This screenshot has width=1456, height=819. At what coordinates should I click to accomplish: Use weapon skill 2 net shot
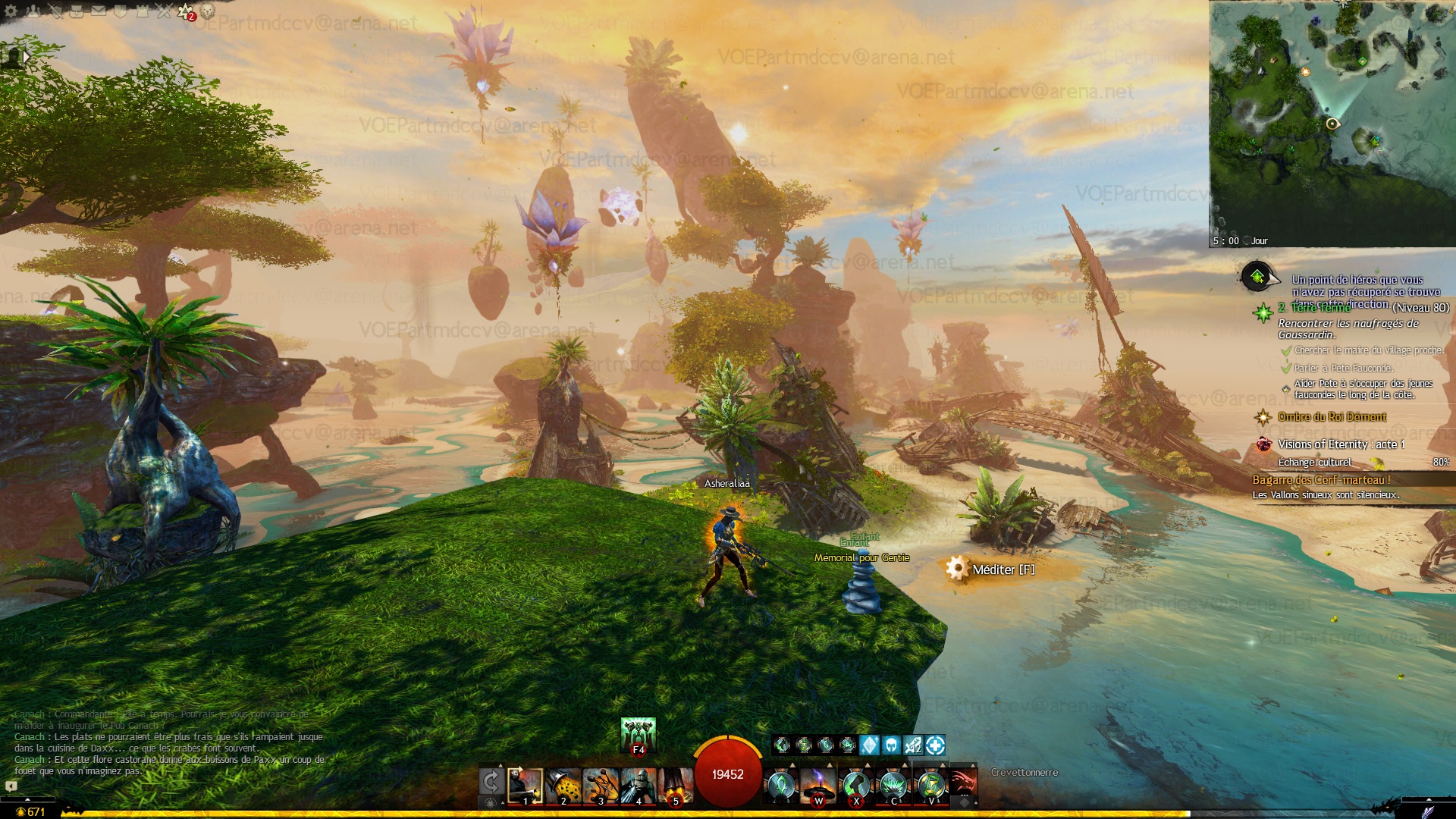pos(563,786)
